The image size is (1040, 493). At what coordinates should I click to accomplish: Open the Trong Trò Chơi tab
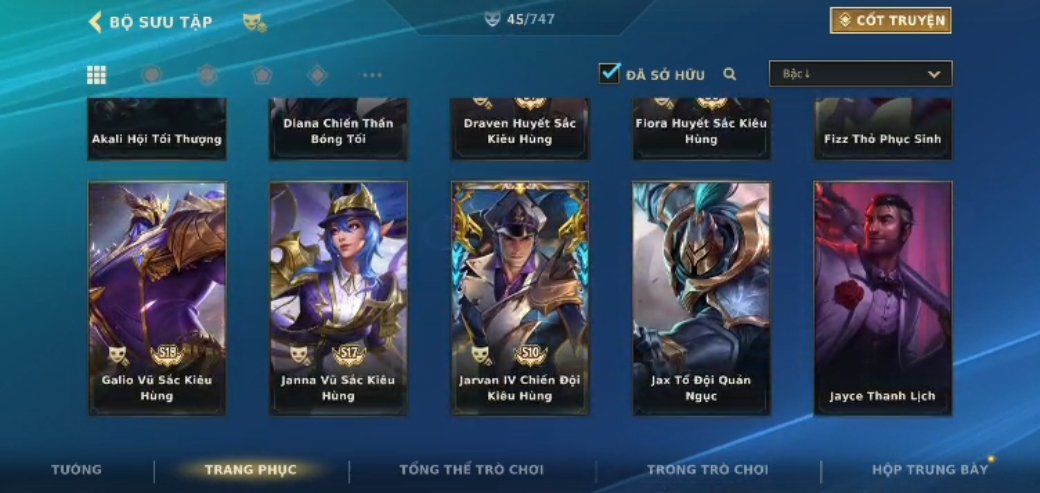707,470
